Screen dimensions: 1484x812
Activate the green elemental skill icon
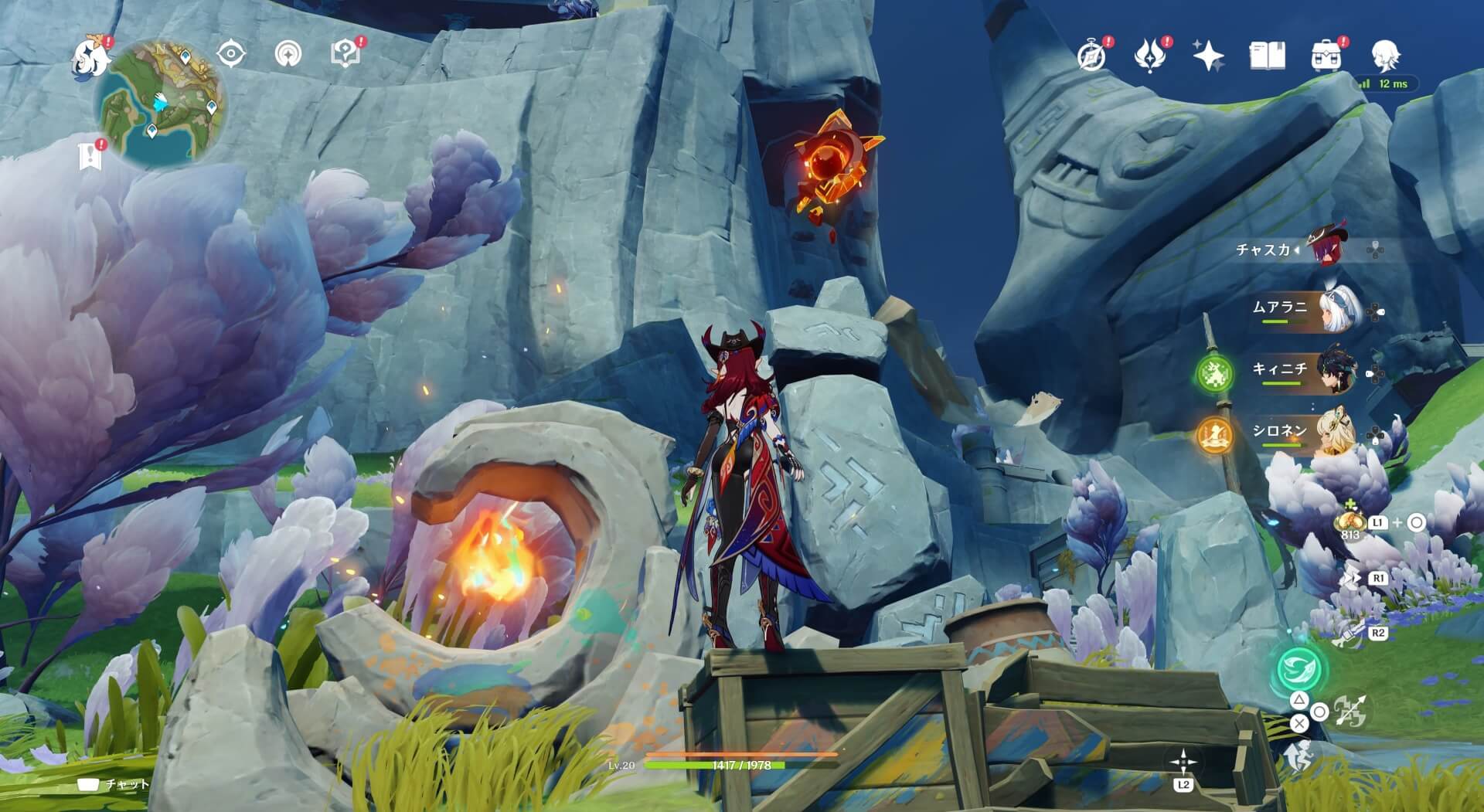(x=1299, y=668)
